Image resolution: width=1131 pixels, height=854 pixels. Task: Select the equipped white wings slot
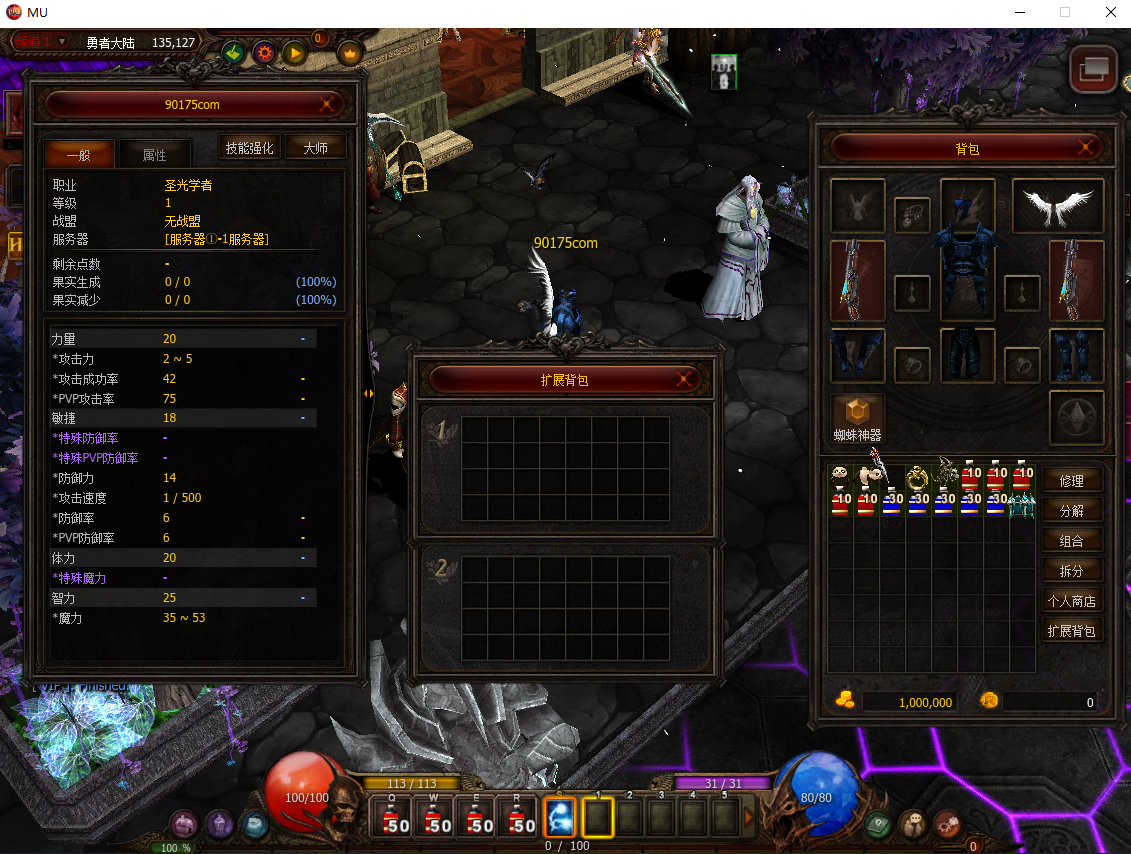(1058, 207)
